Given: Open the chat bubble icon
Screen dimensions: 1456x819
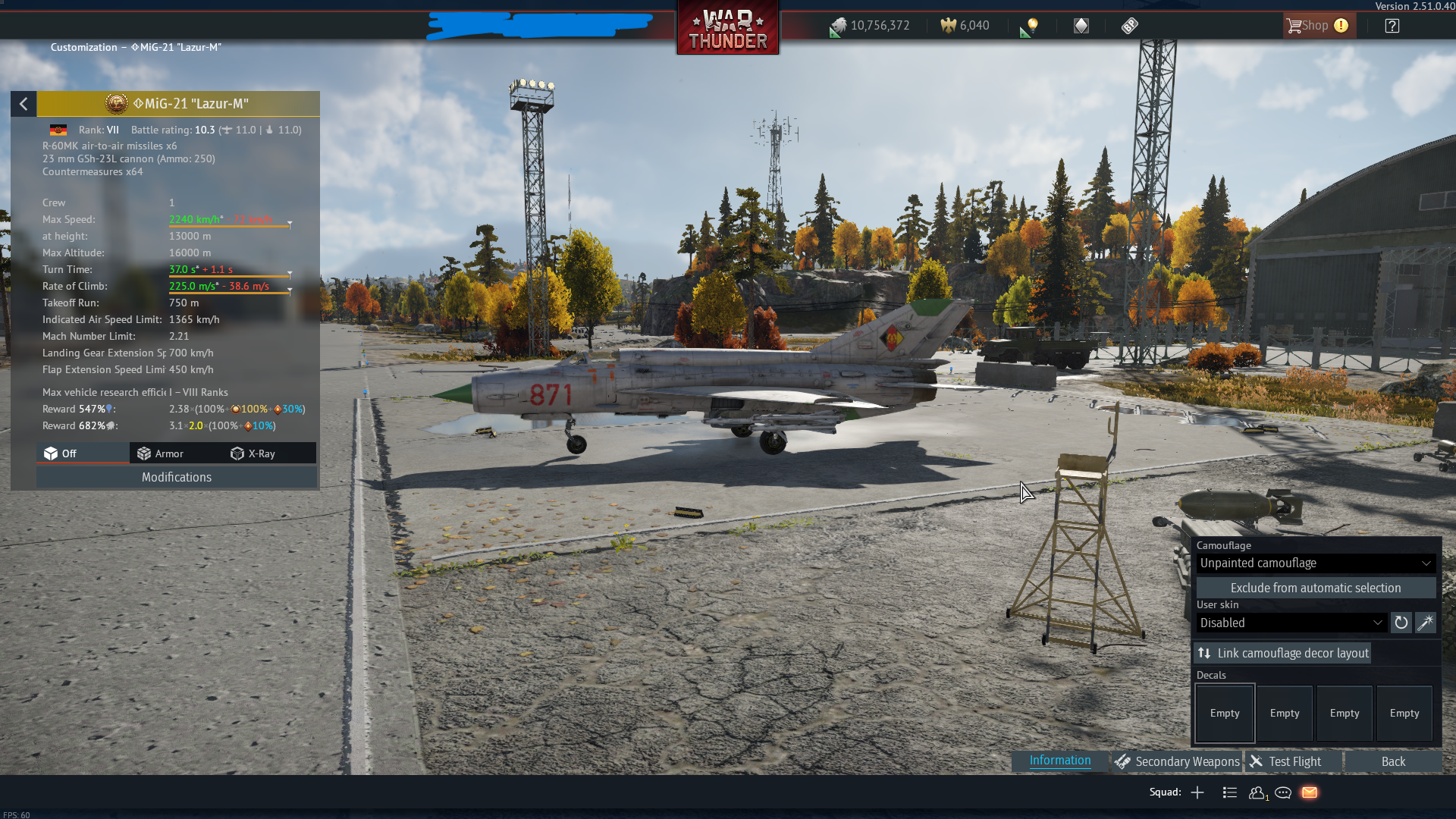Looking at the screenshot, I should click(x=1283, y=792).
